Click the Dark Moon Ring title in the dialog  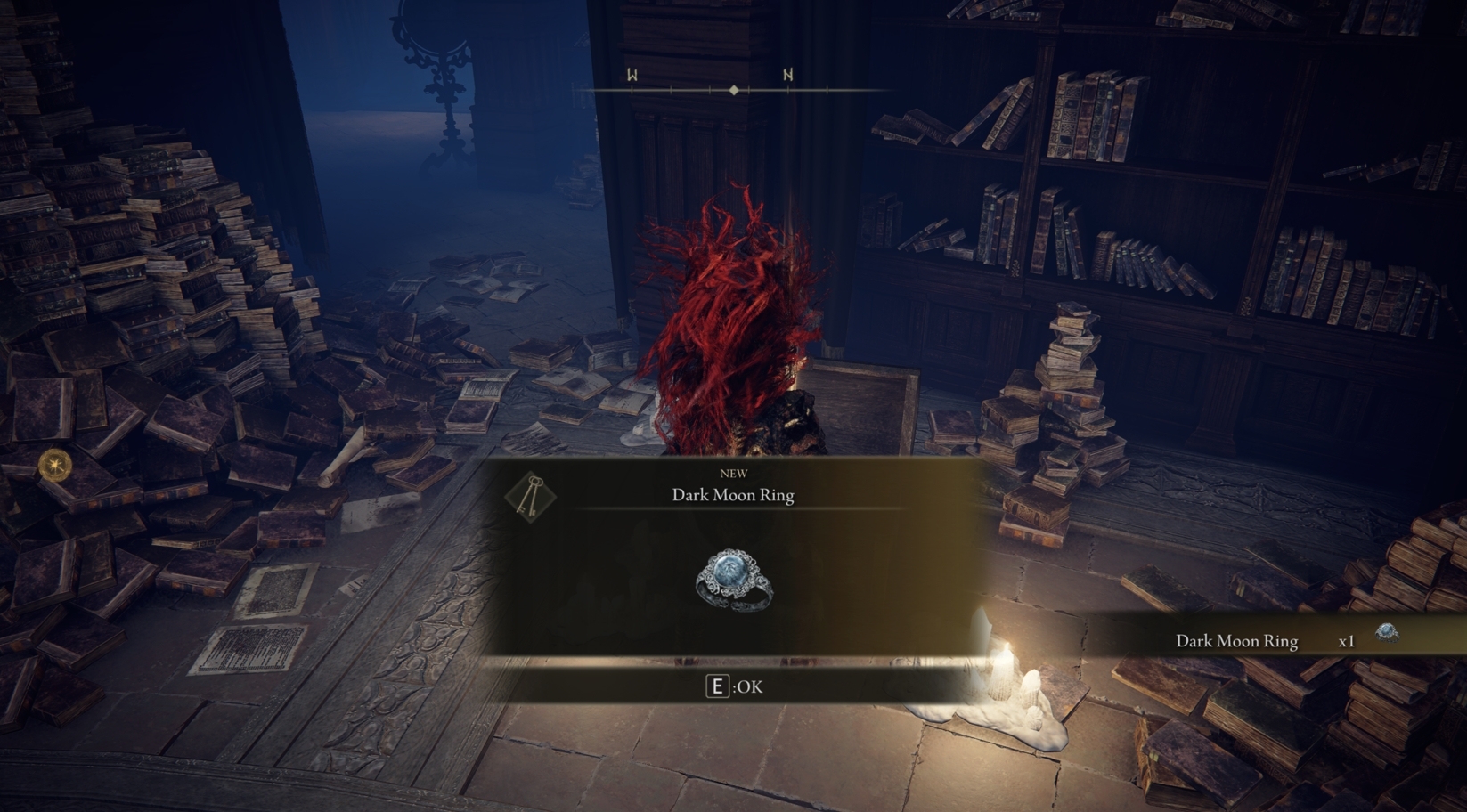point(734,495)
